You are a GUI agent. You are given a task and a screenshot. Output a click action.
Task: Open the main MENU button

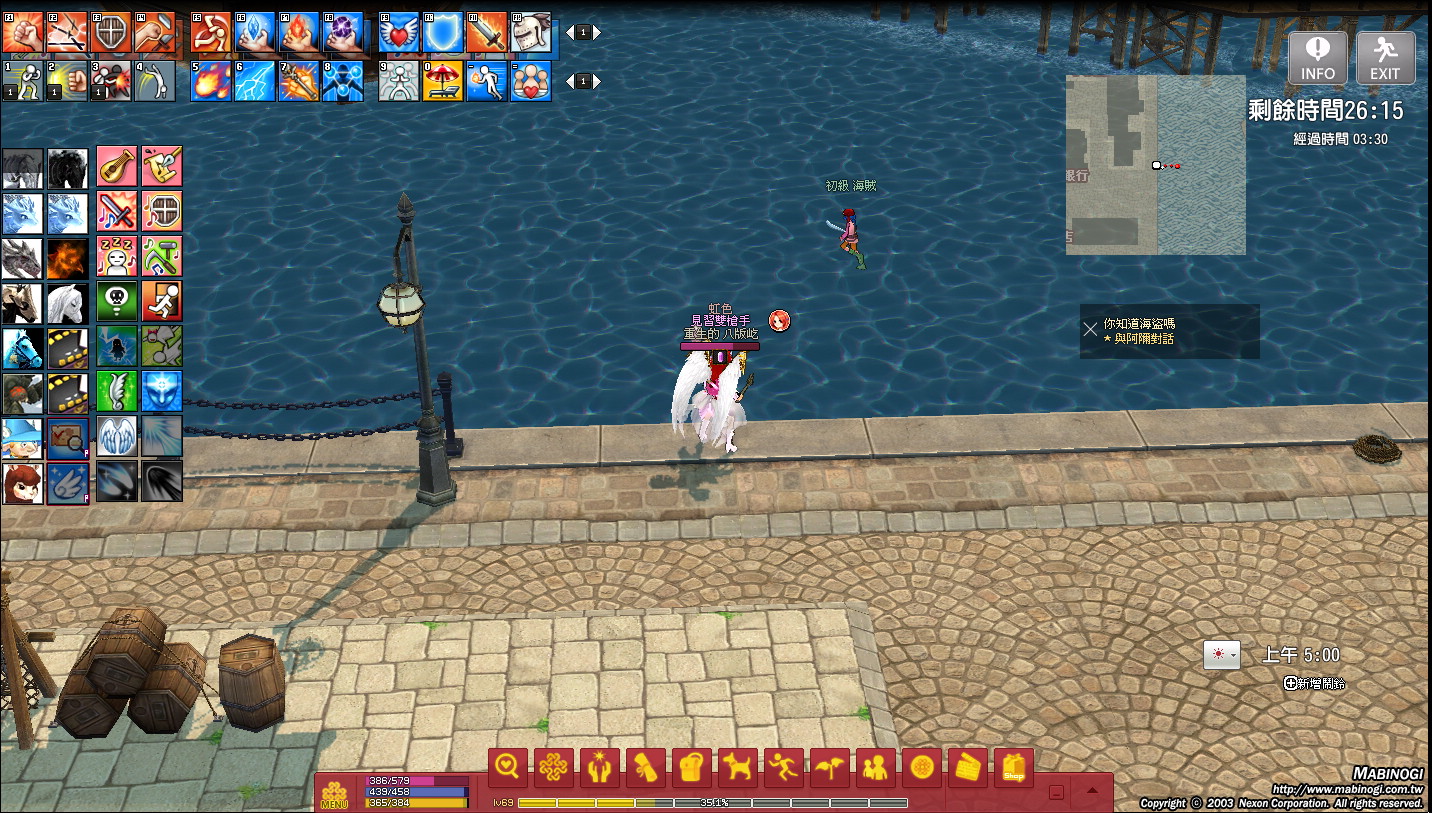pyautogui.click(x=334, y=794)
